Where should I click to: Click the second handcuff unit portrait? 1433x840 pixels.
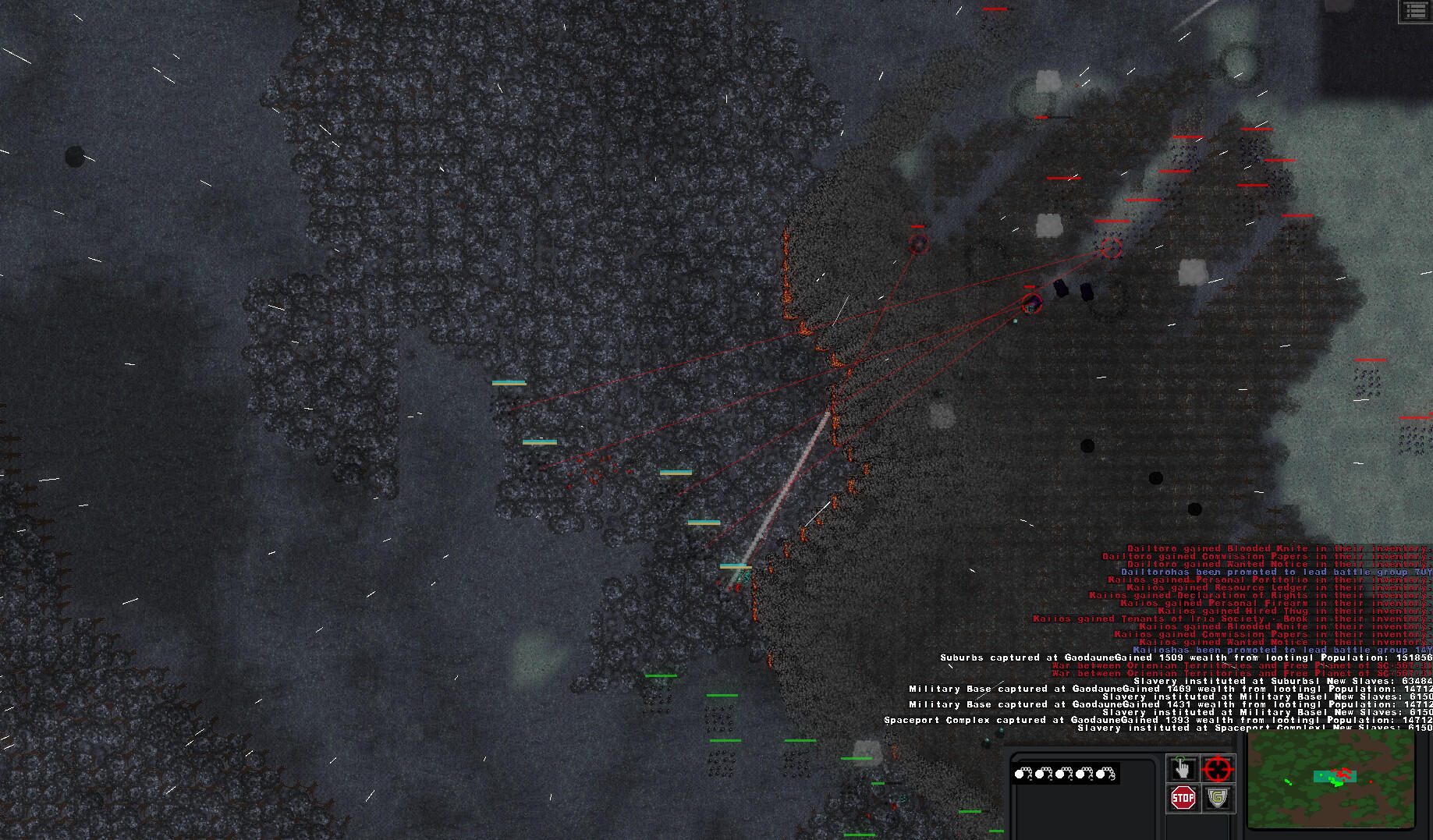click(x=1043, y=774)
